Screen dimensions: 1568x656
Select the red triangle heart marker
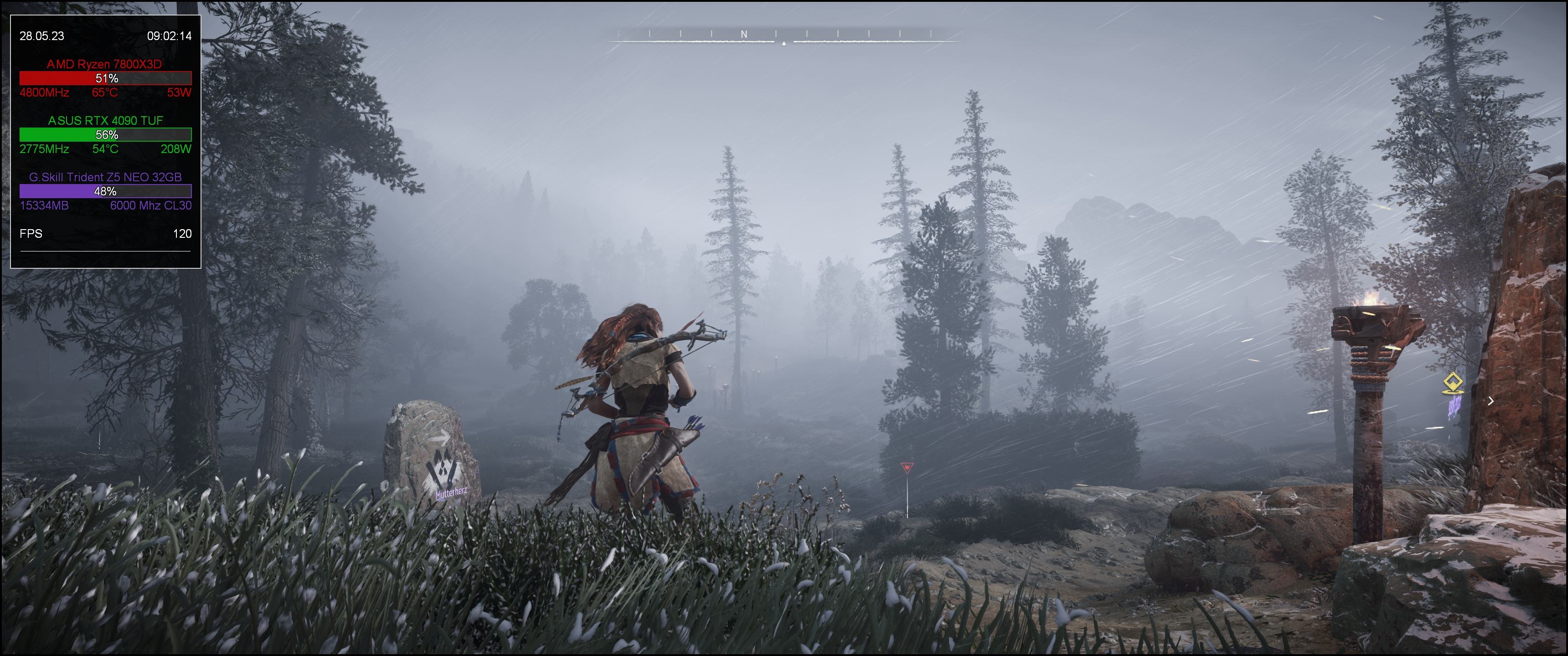(x=906, y=467)
